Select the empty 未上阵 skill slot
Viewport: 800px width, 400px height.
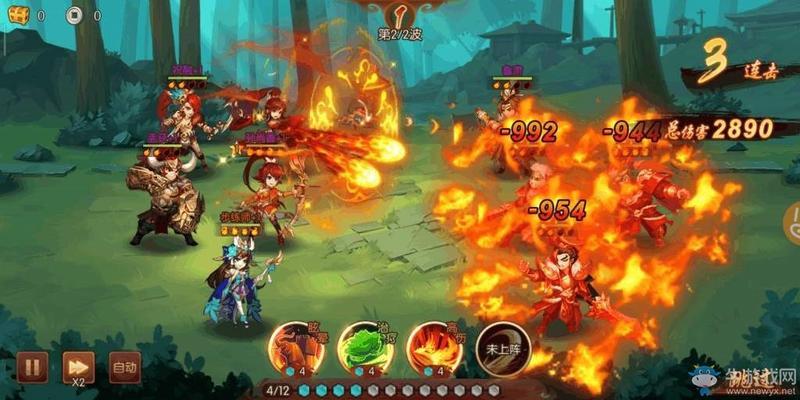tap(497, 348)
